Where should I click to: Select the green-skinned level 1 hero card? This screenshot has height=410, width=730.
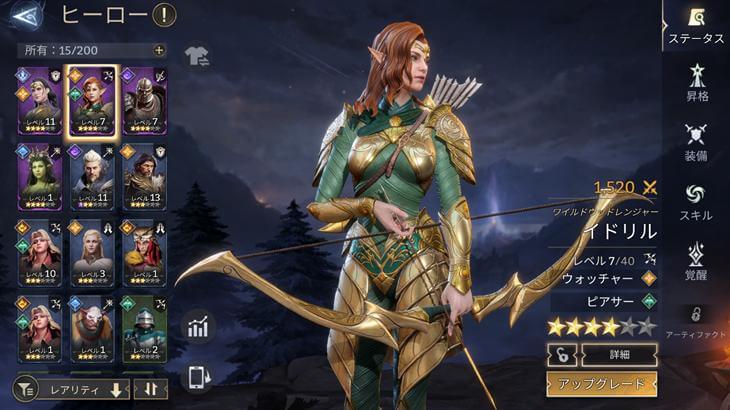tap(40, 177)
